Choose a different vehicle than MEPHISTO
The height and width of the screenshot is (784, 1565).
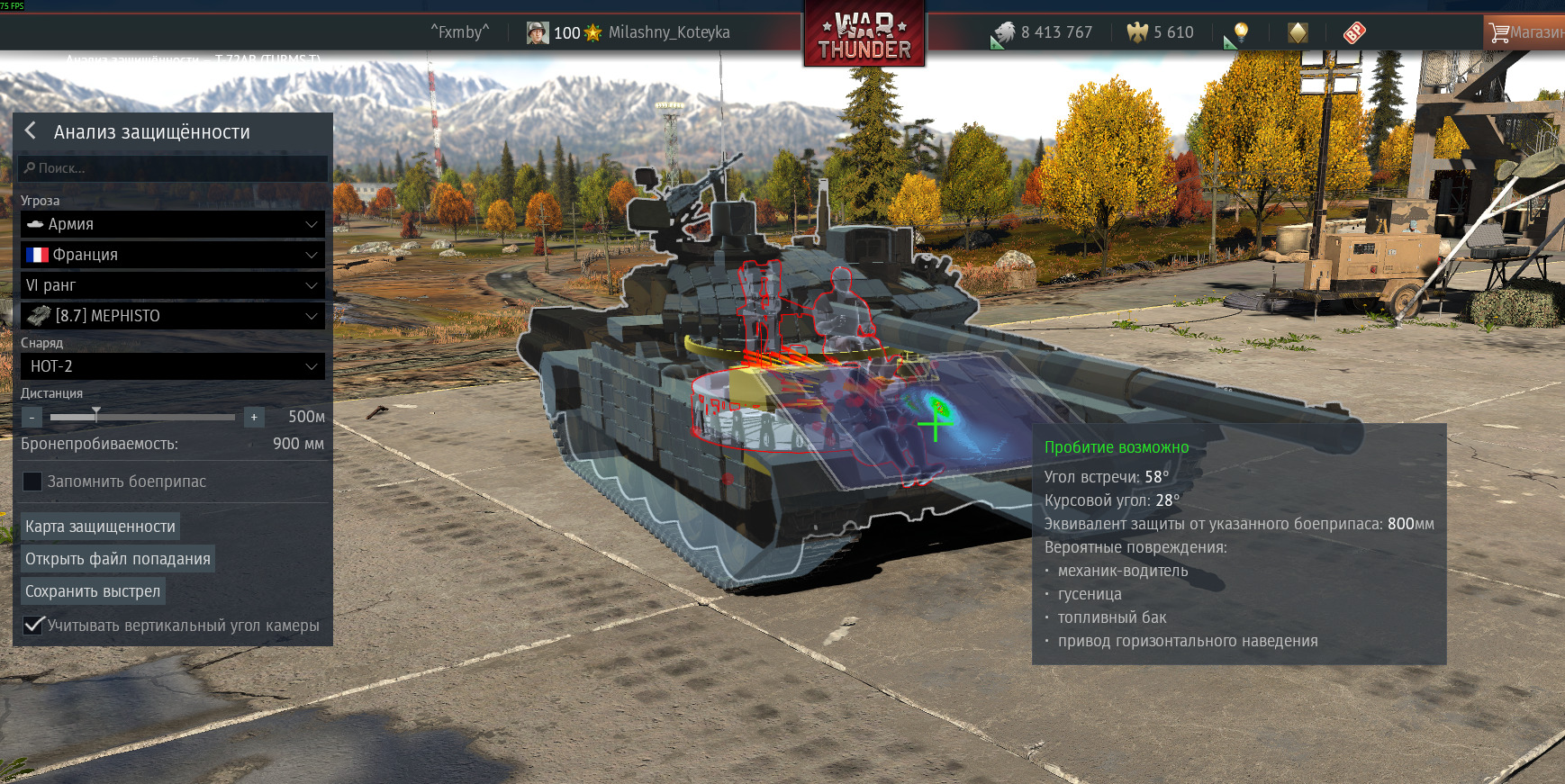click(172, 316)
